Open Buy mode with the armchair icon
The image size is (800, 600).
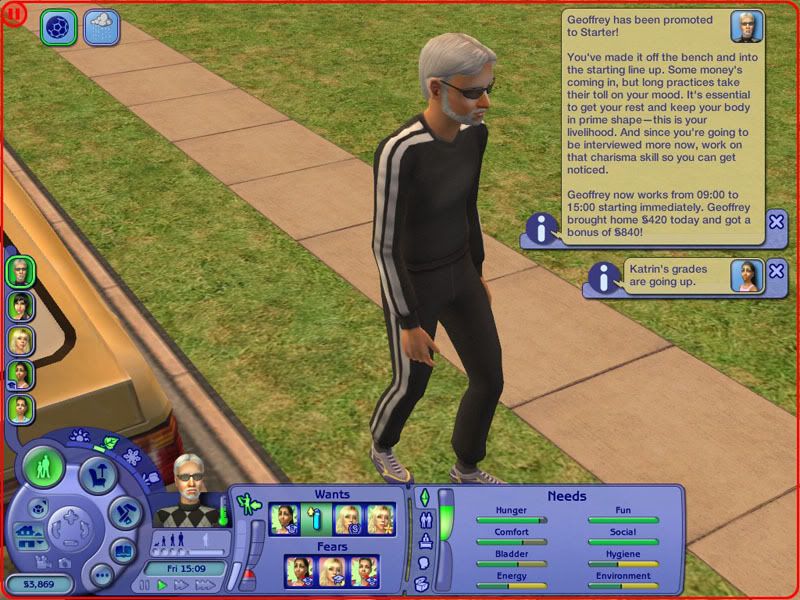tap(97, 473)
